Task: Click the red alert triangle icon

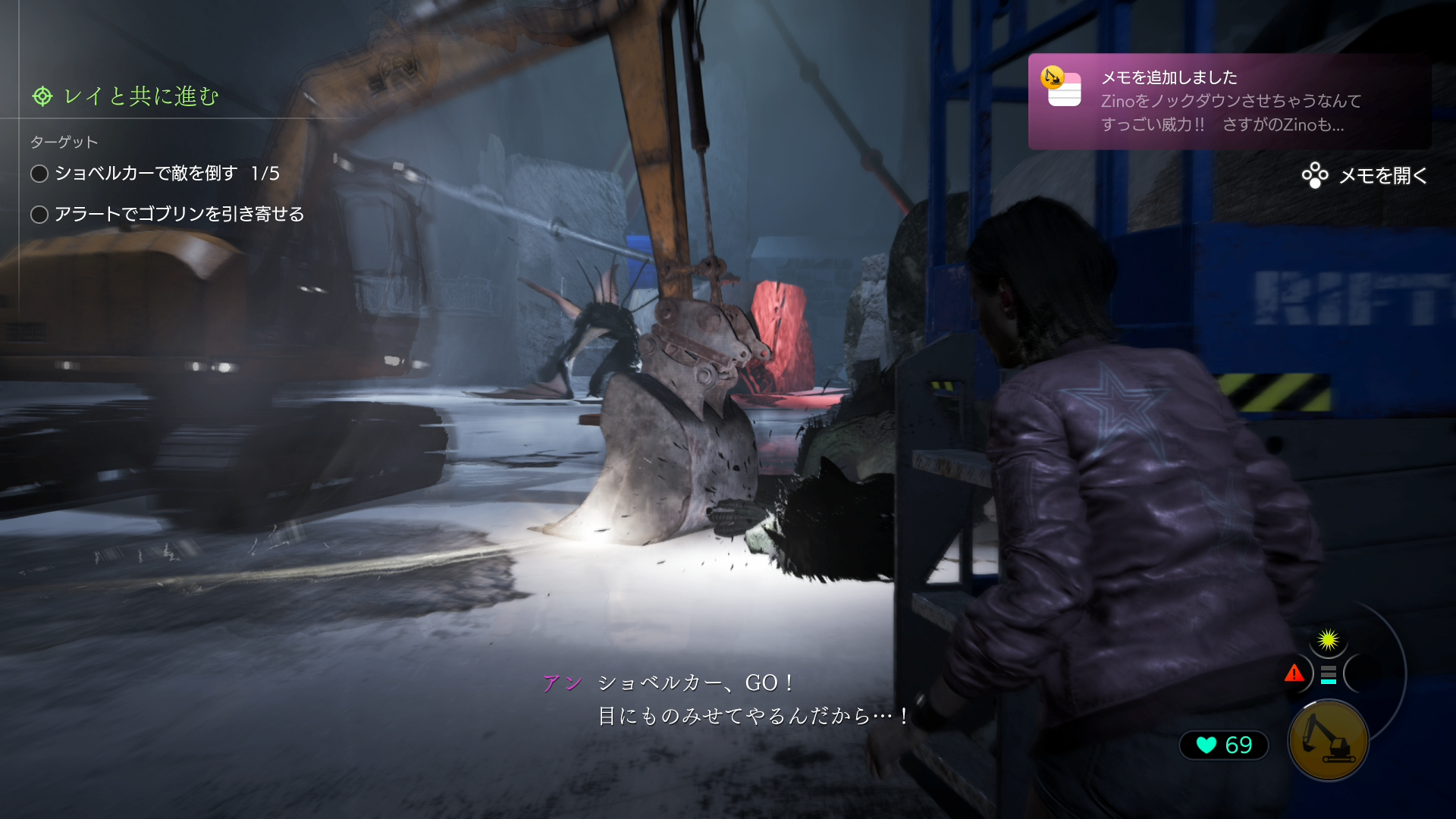Action: pos(1294,673)
